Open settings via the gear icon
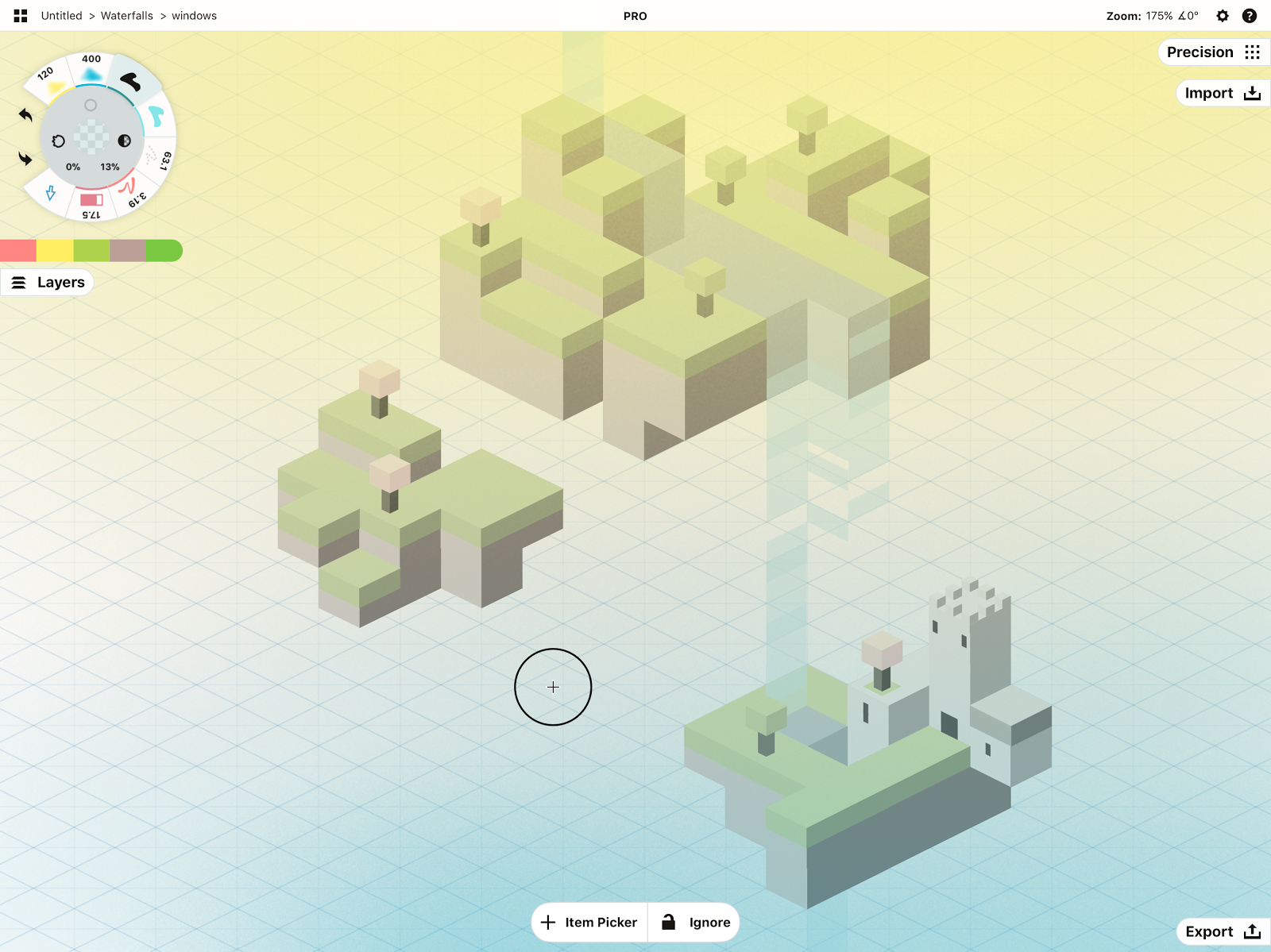Viewport: 1271px width, 952px height. 1223,16
